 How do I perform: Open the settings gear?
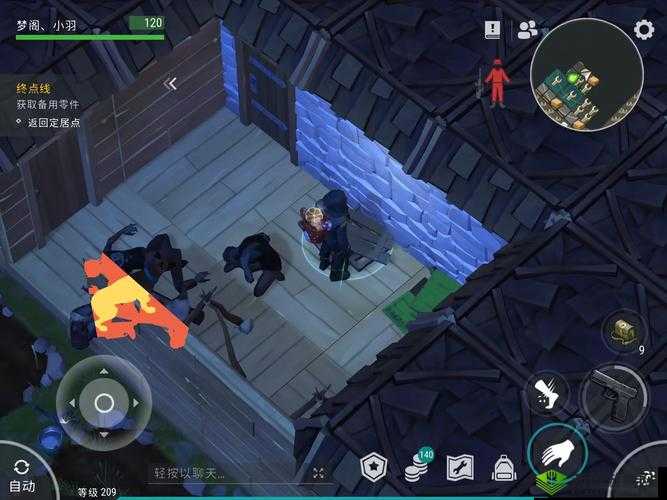click(x=644, y=29)
